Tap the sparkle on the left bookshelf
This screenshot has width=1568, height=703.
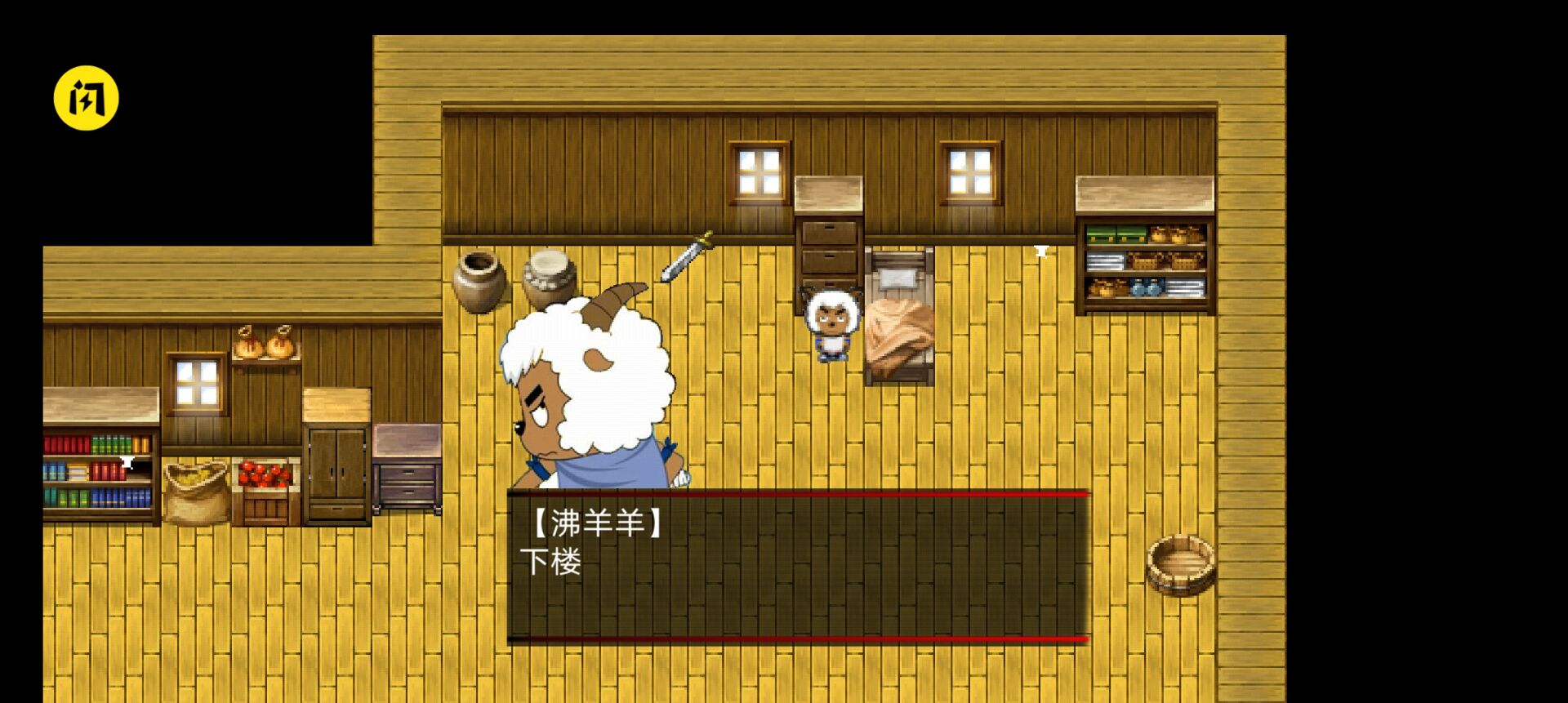(x=128, y=463)
